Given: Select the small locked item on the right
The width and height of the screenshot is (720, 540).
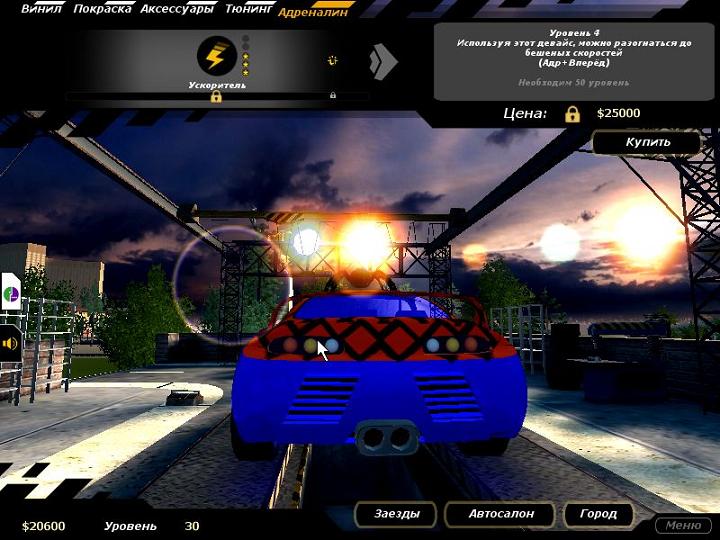Looking at the screenshot, I should [332, 60].
